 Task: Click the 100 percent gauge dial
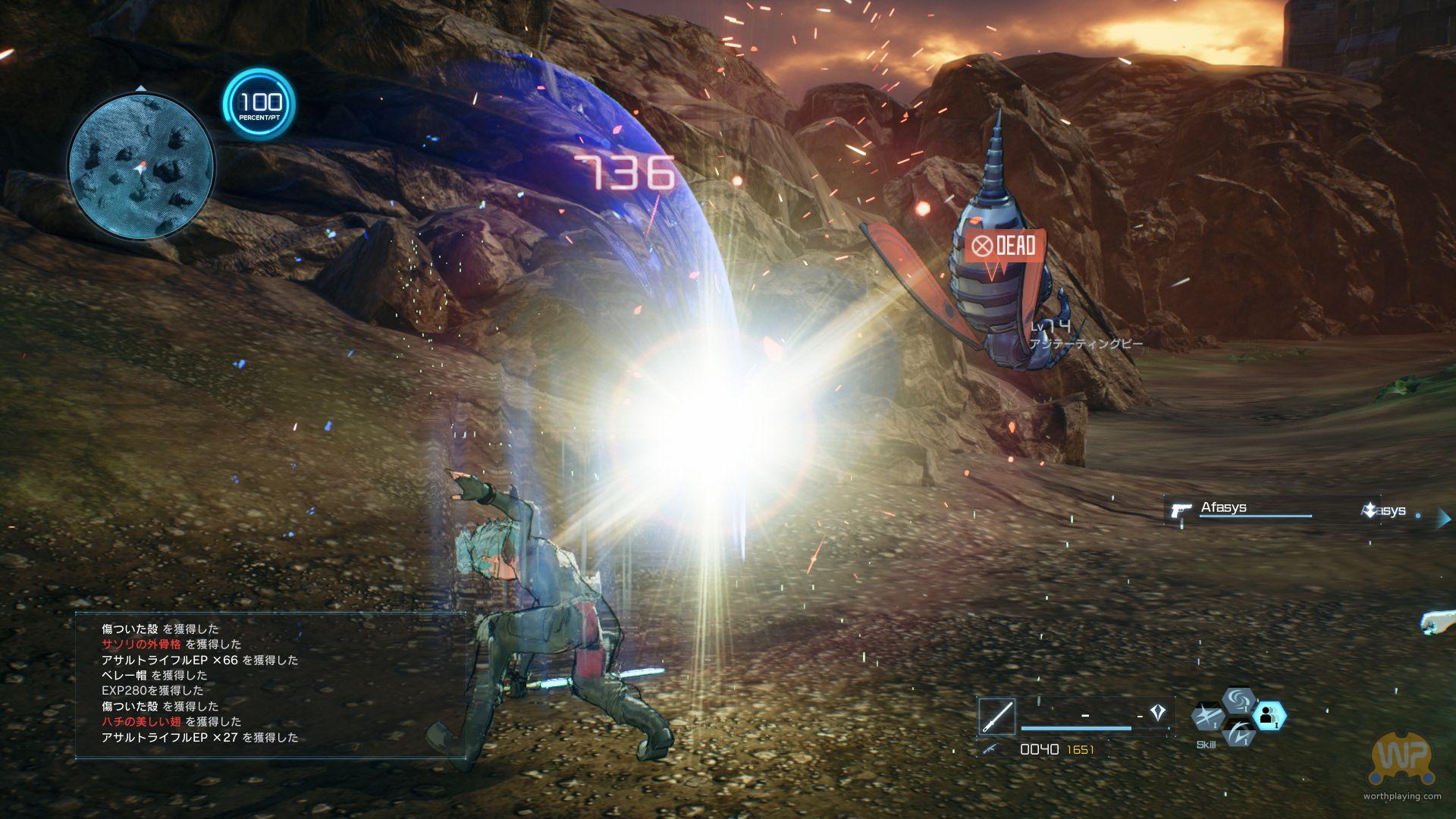click(259, 104)
